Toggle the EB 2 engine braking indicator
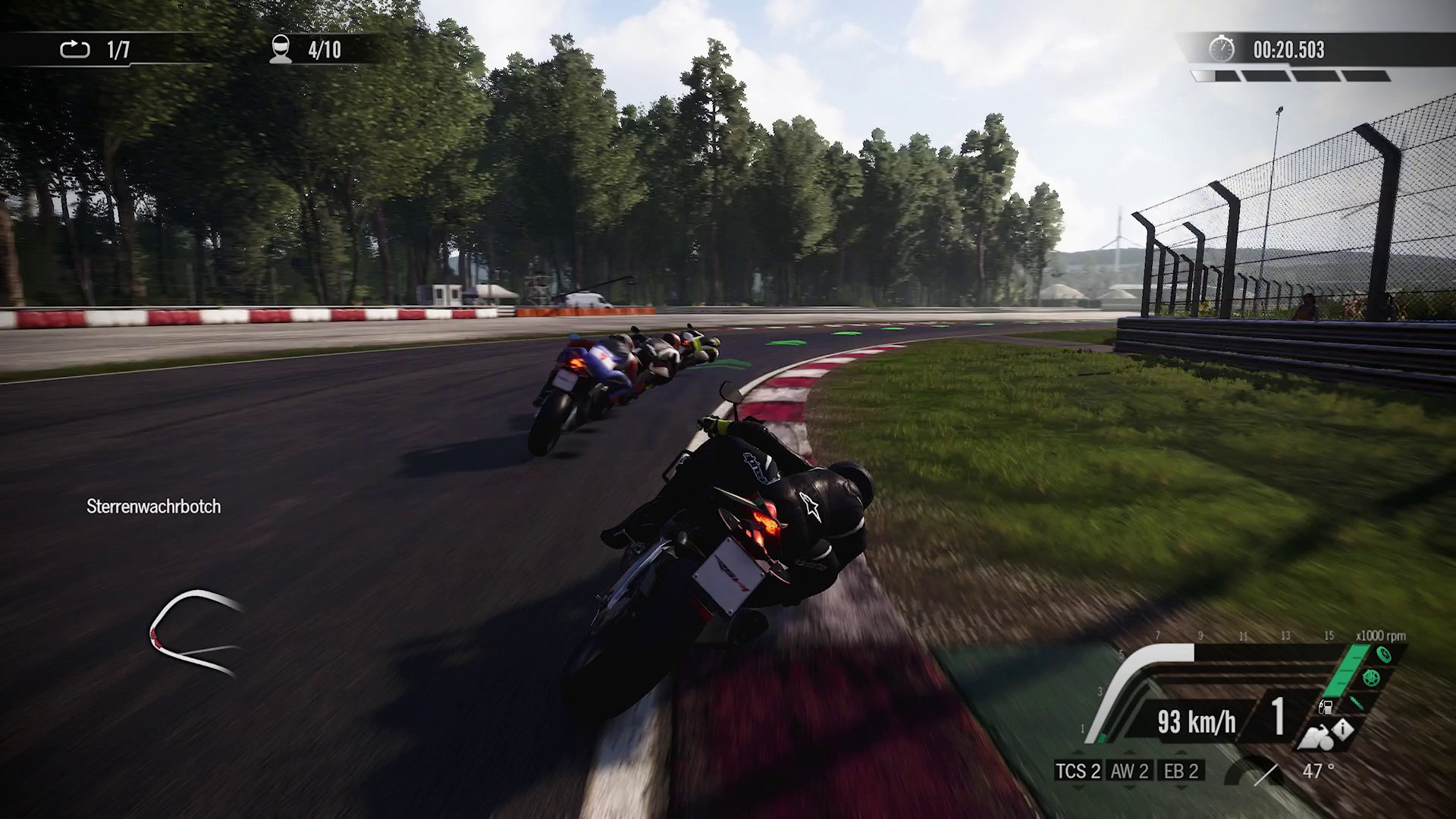 click(x=1181, y=771)
